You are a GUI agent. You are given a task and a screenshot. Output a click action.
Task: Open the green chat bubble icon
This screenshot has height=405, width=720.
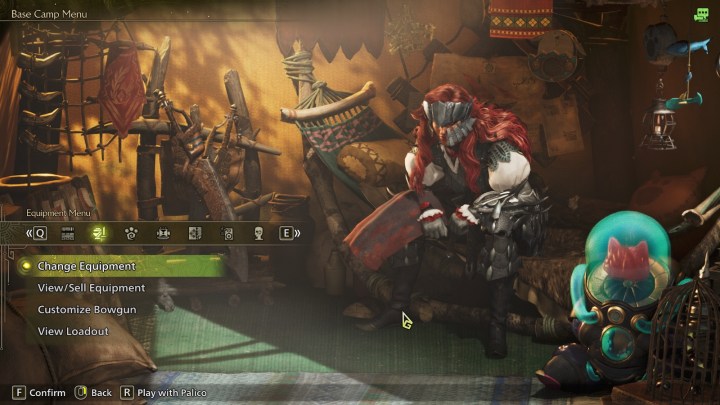(702, 14)
